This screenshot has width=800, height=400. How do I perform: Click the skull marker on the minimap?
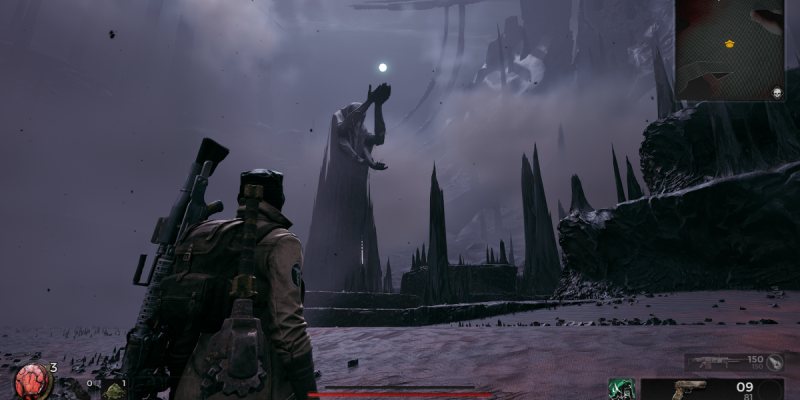(x=777, y=92)
